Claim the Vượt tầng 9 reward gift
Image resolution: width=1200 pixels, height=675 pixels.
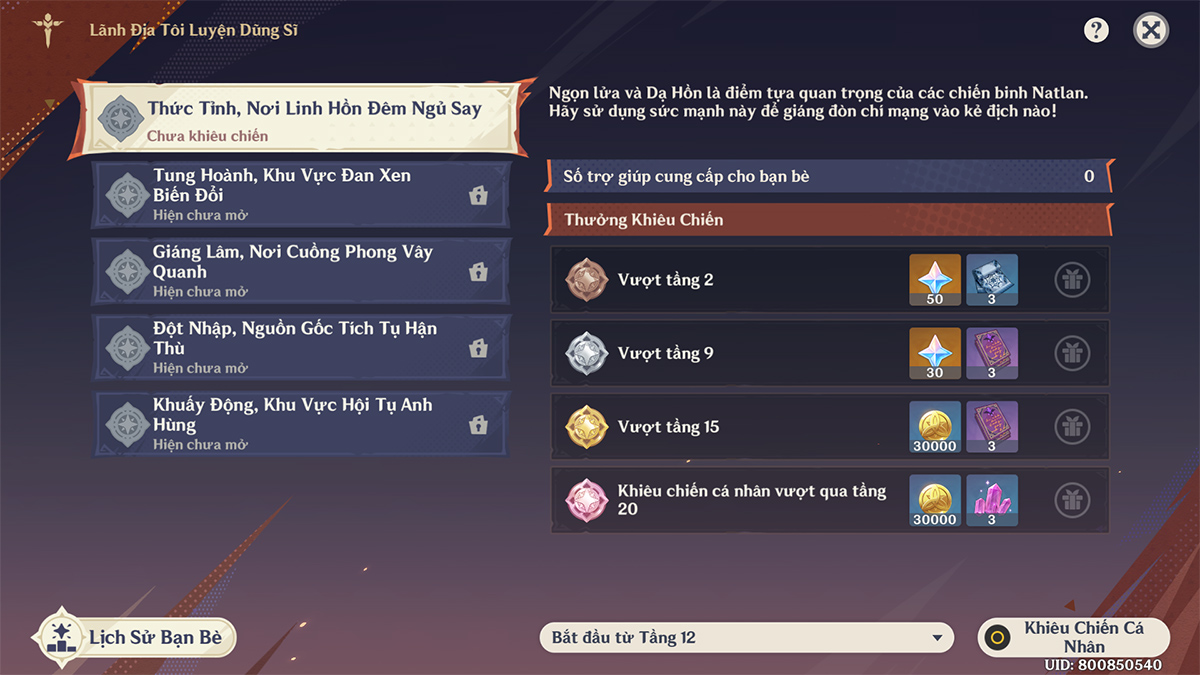click(1072, 353)
